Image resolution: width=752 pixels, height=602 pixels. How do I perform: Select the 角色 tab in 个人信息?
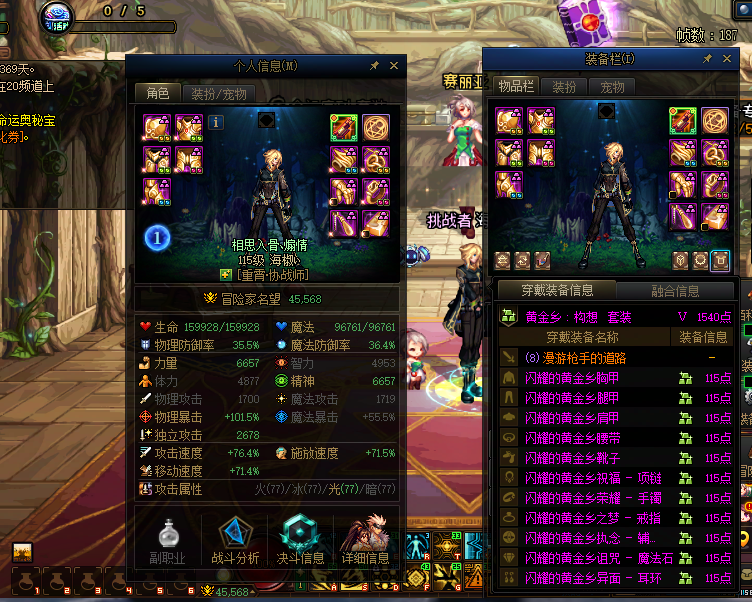click(x=158, y=93)
